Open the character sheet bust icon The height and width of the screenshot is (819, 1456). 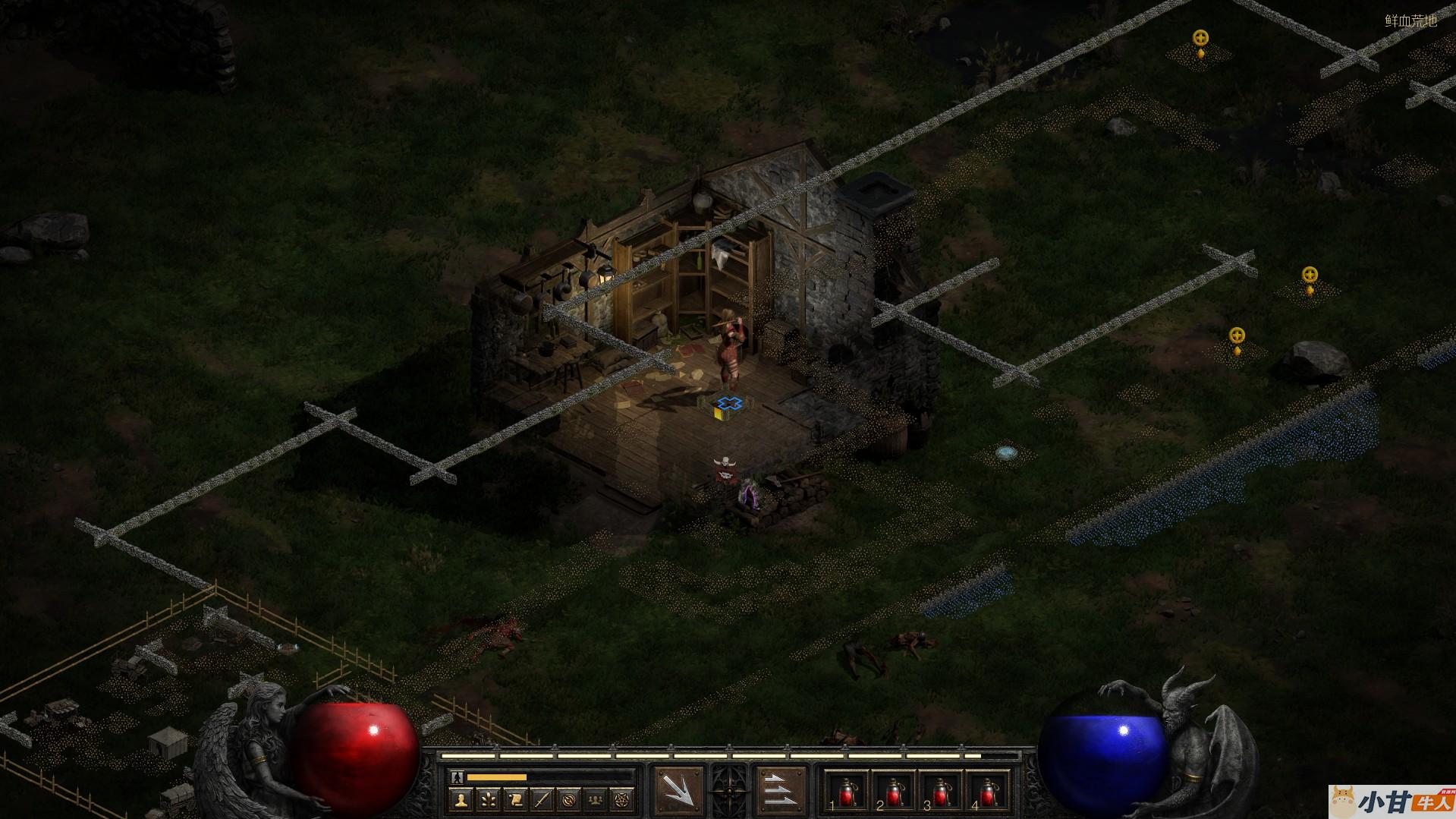pos(461,799)
